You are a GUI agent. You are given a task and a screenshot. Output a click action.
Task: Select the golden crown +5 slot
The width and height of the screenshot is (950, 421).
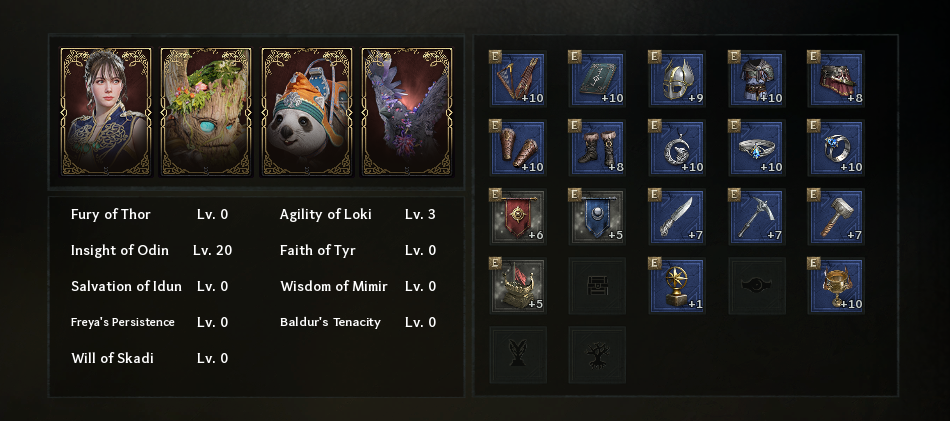click(518, 286)
